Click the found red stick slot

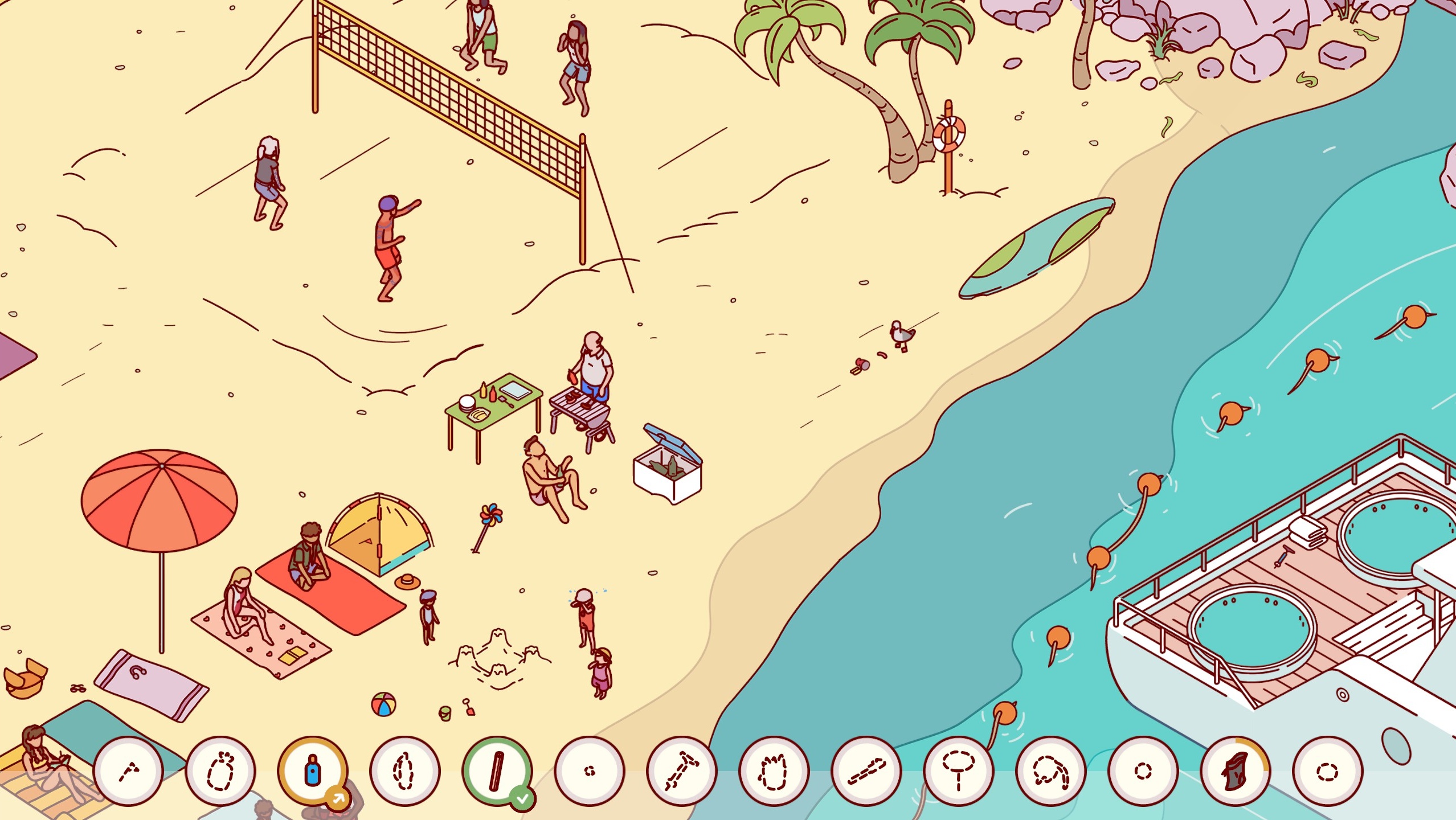pos(497,771)
